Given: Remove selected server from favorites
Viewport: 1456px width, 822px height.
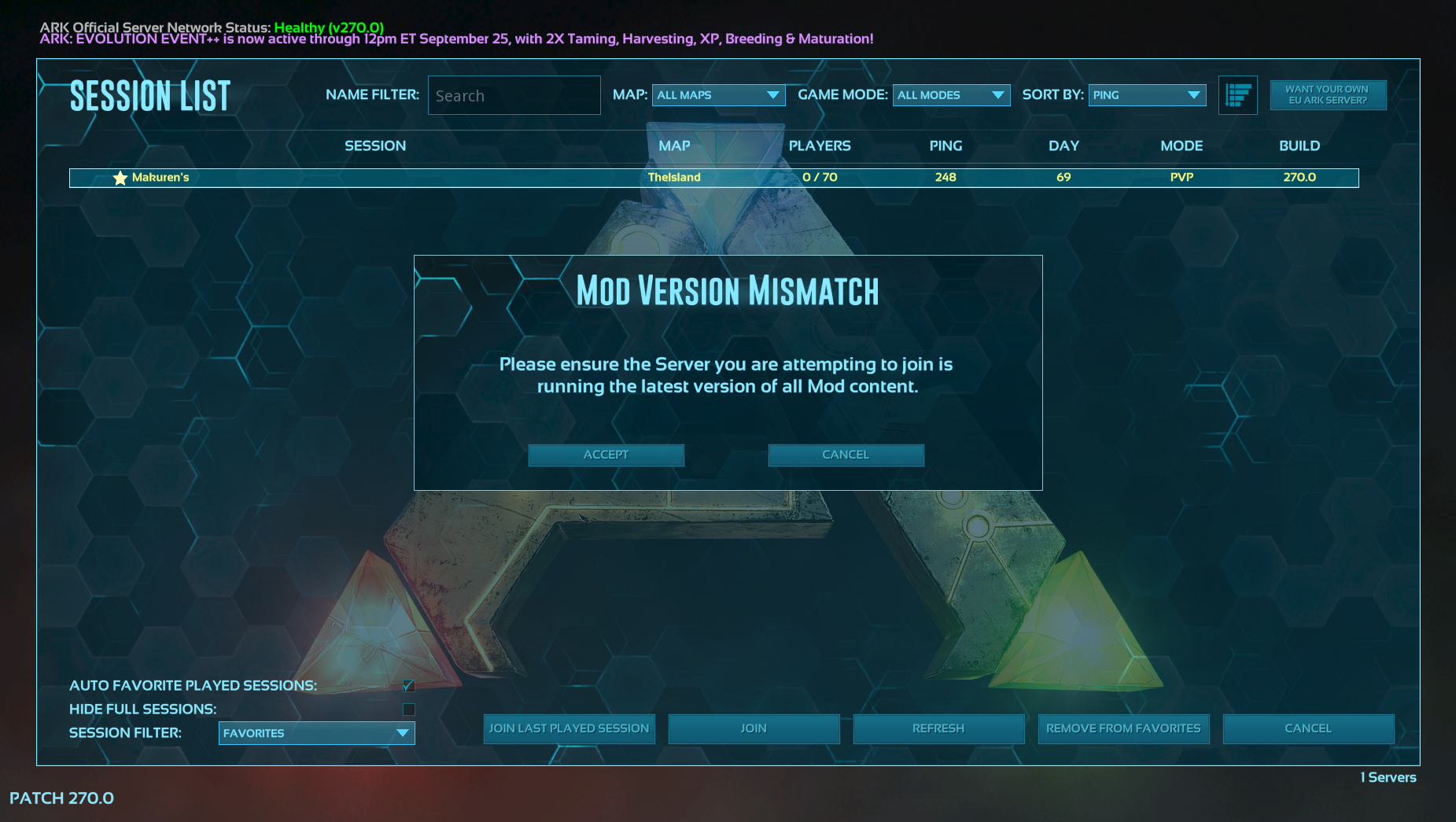Looking at the screenshot, I should click(x=1123, y=728).
